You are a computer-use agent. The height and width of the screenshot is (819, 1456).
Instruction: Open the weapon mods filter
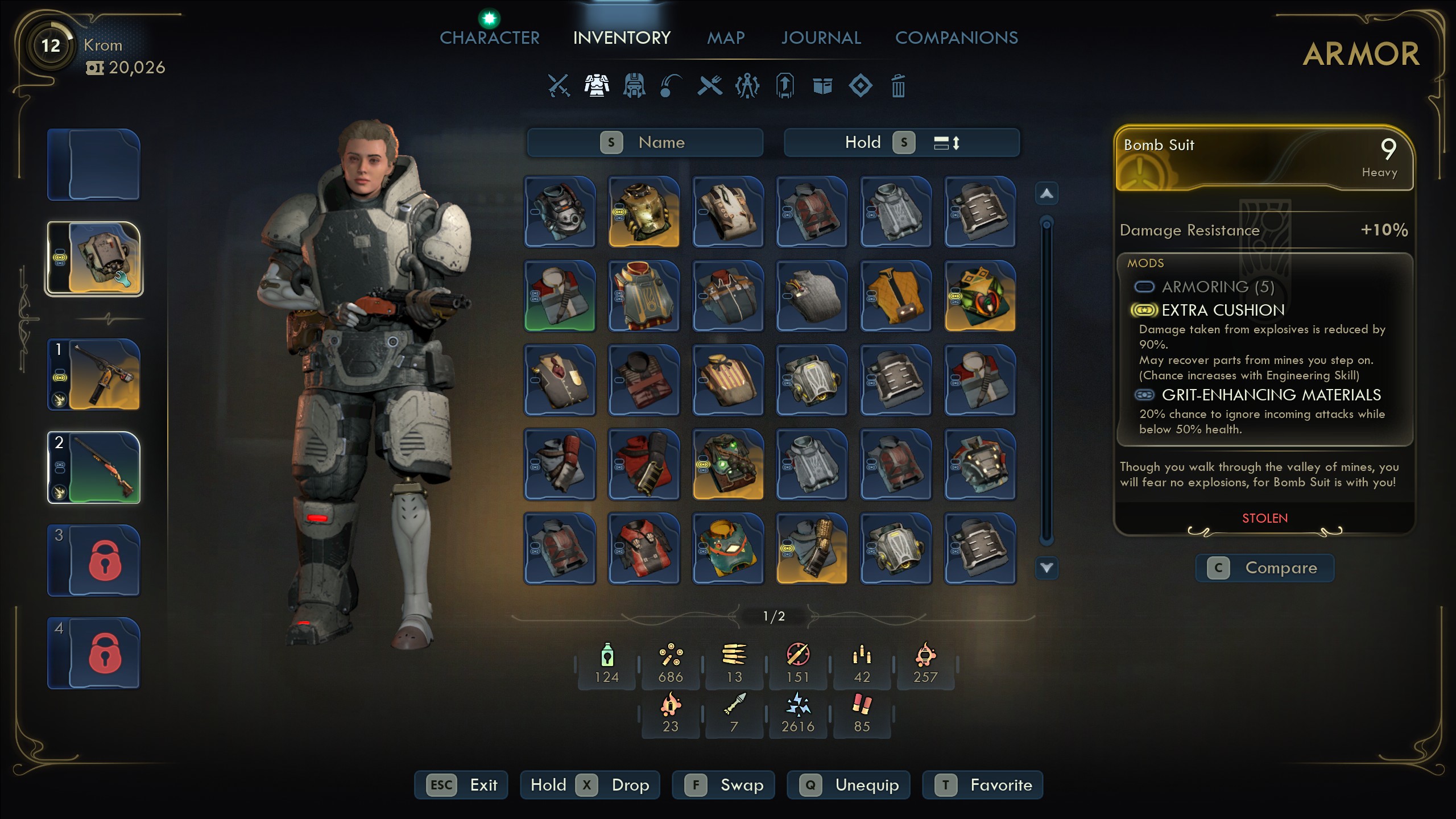coord(748,85)
